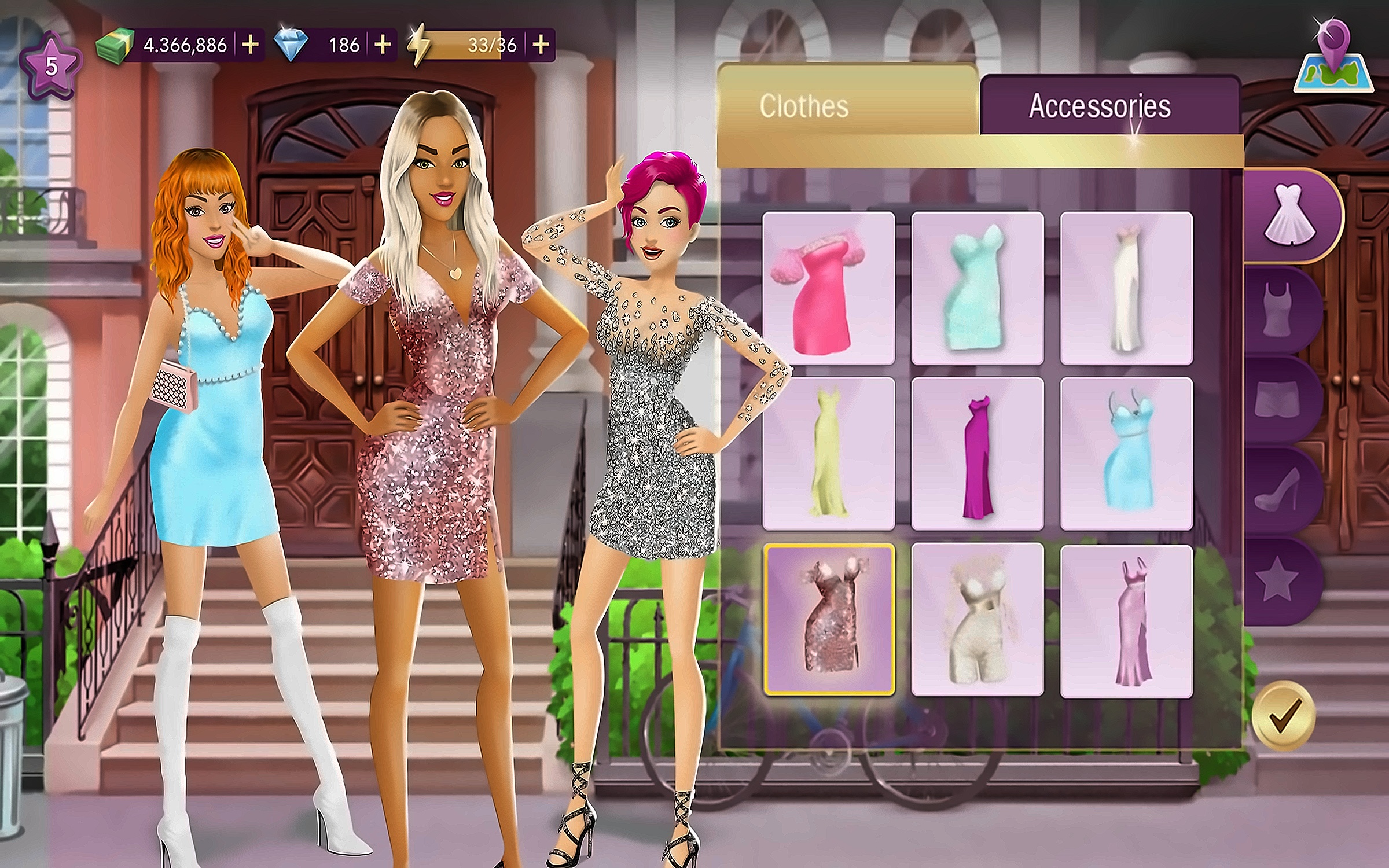Image resolution: width=1389 pixels, height=868 pixels.
Task: Choose the long white gown
Action: (1126, 288)
